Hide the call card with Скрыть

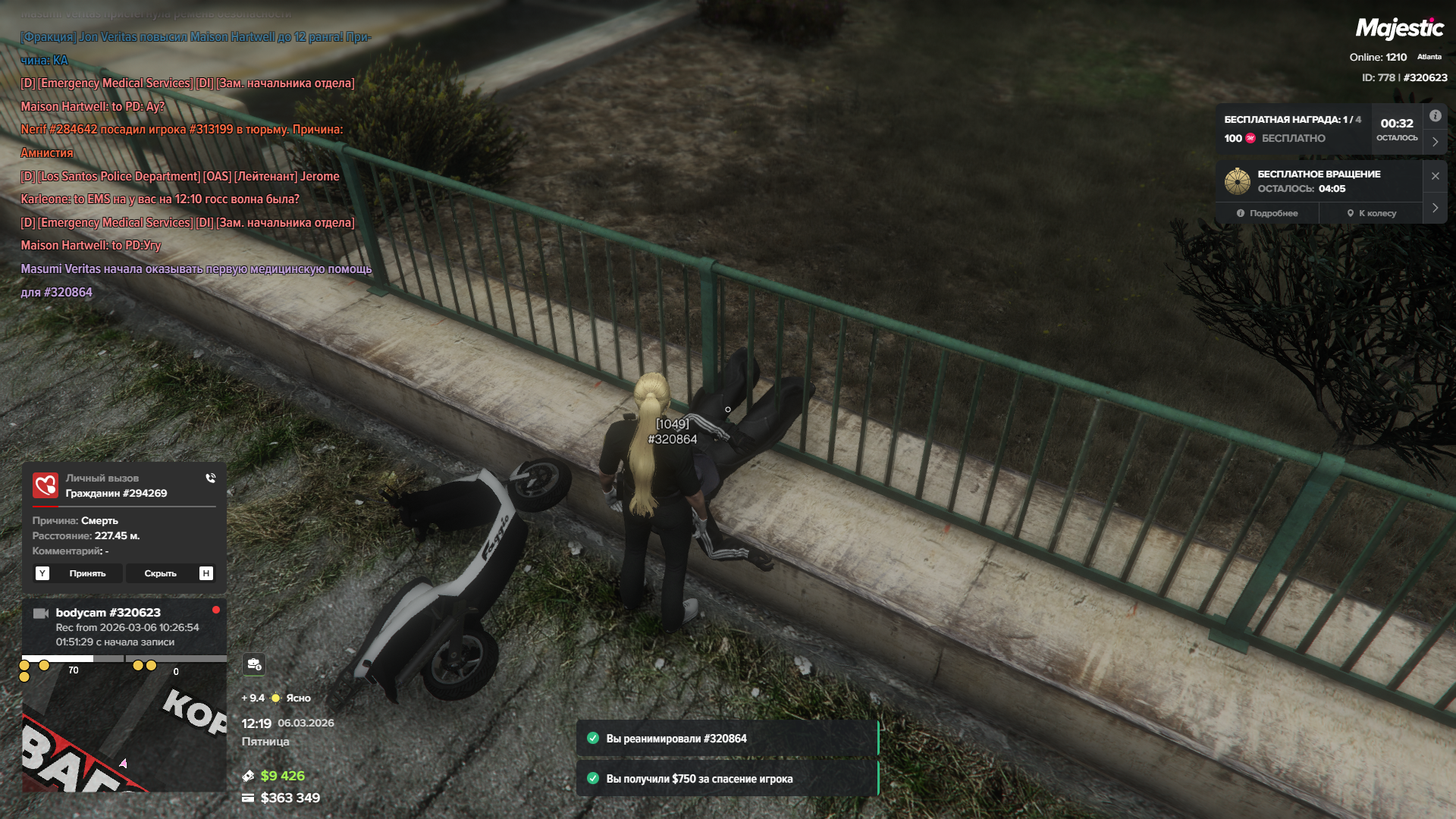pos(160,573)
